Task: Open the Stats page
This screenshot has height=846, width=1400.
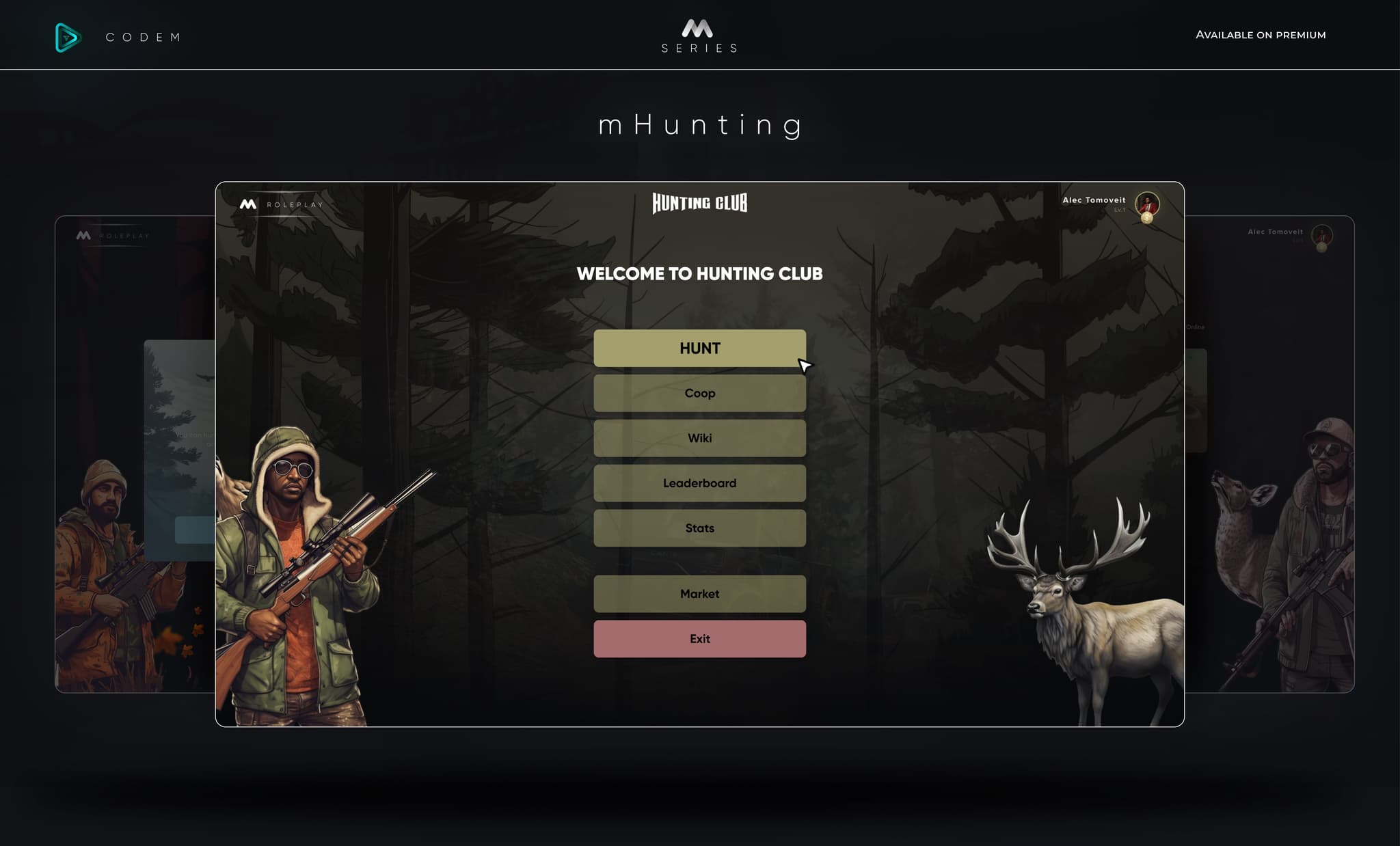Action: pyautogui.click(x=699, y=528)
